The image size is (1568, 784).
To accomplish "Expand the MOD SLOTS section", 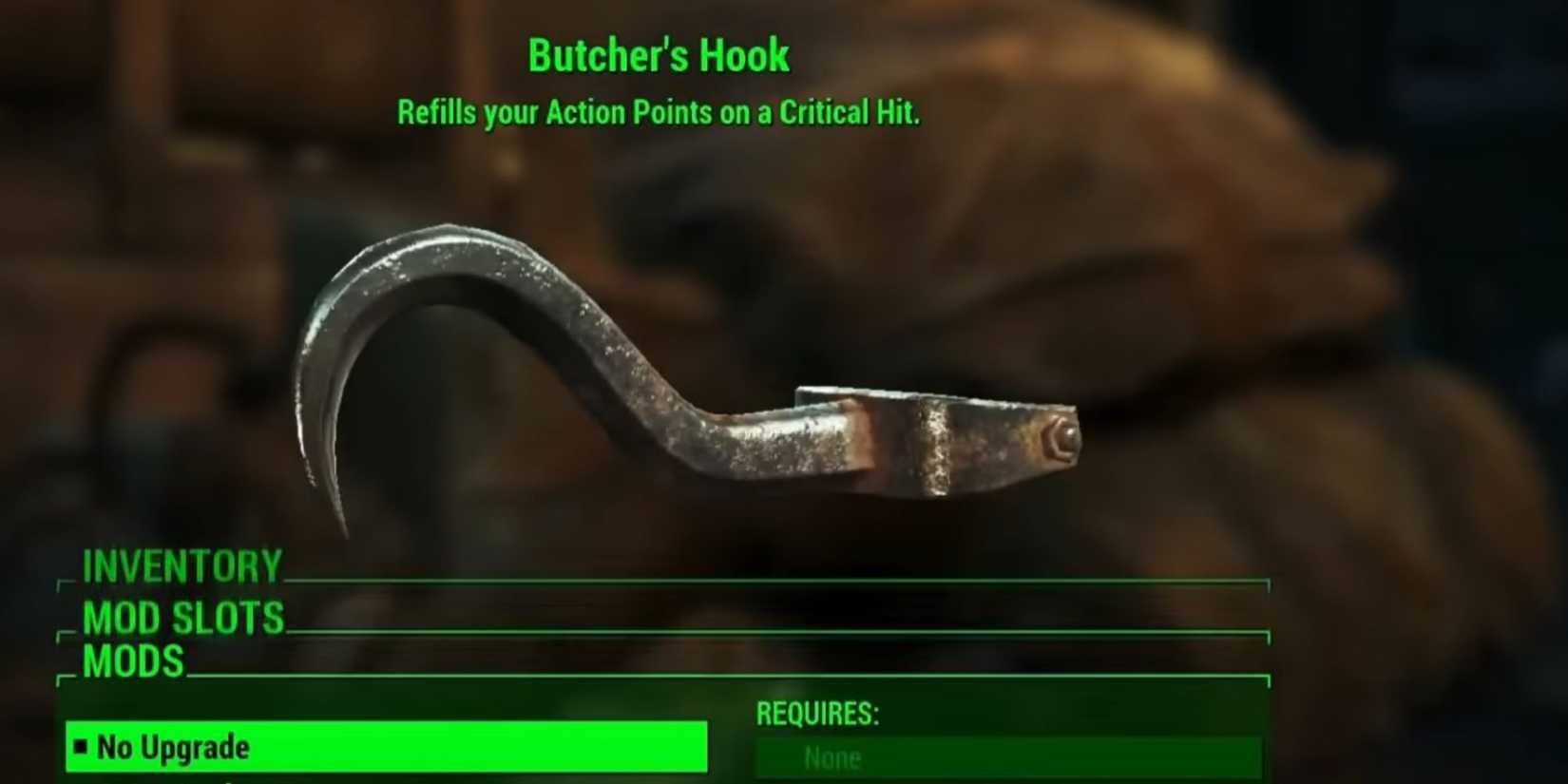I will tap(181, 618).
